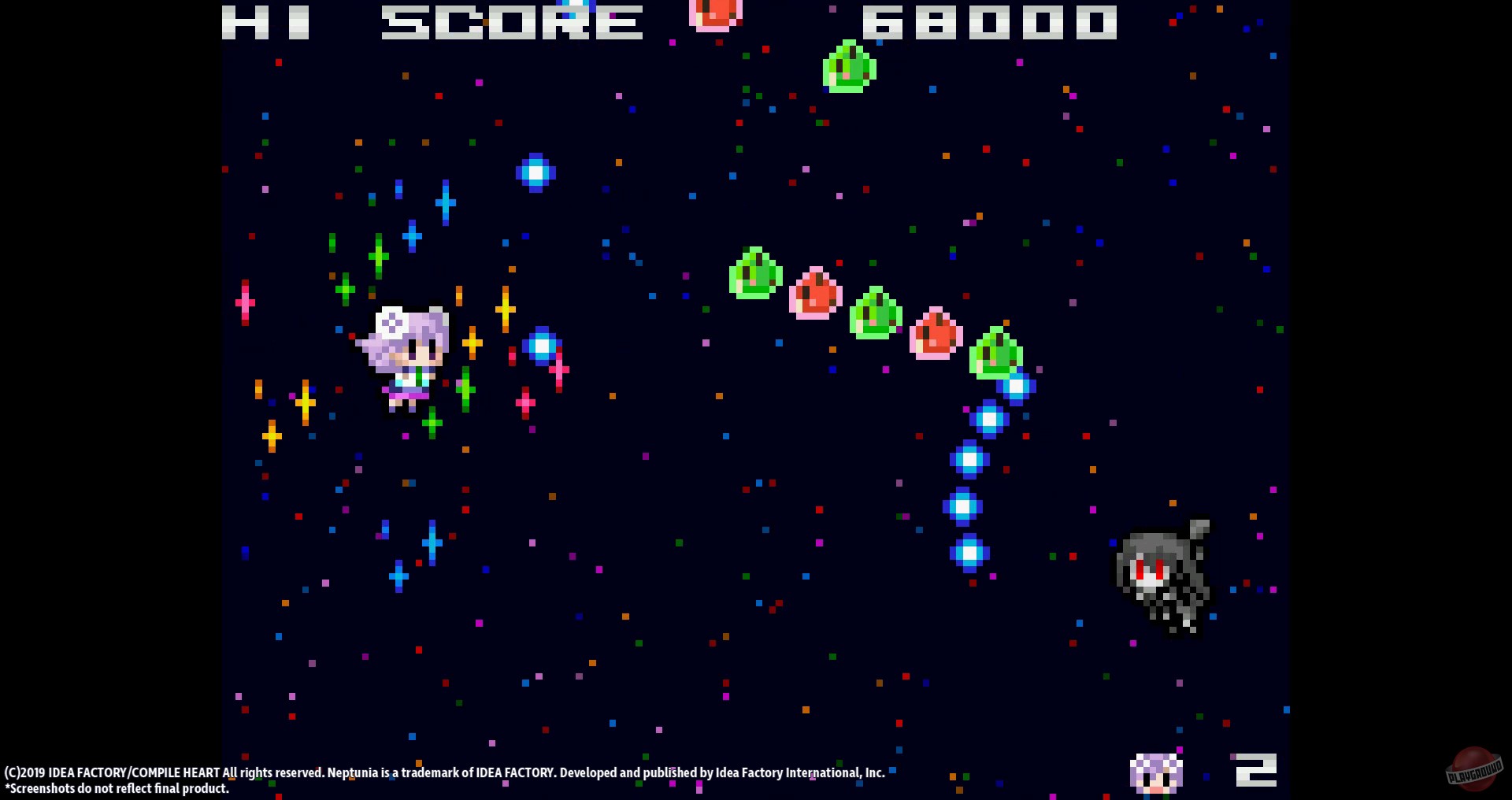Toggle the glowing blue orb near the player
The width and height of the screenshot is (1512, 800).
(x=541, y=345)
